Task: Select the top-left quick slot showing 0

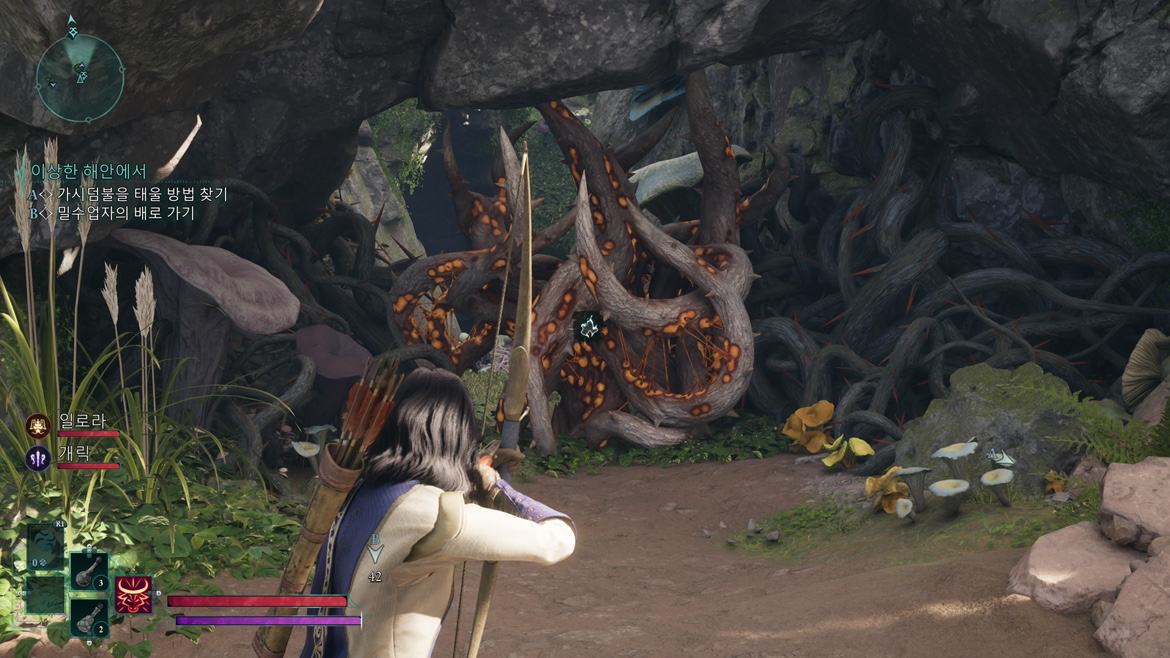Action: (45, 548)
